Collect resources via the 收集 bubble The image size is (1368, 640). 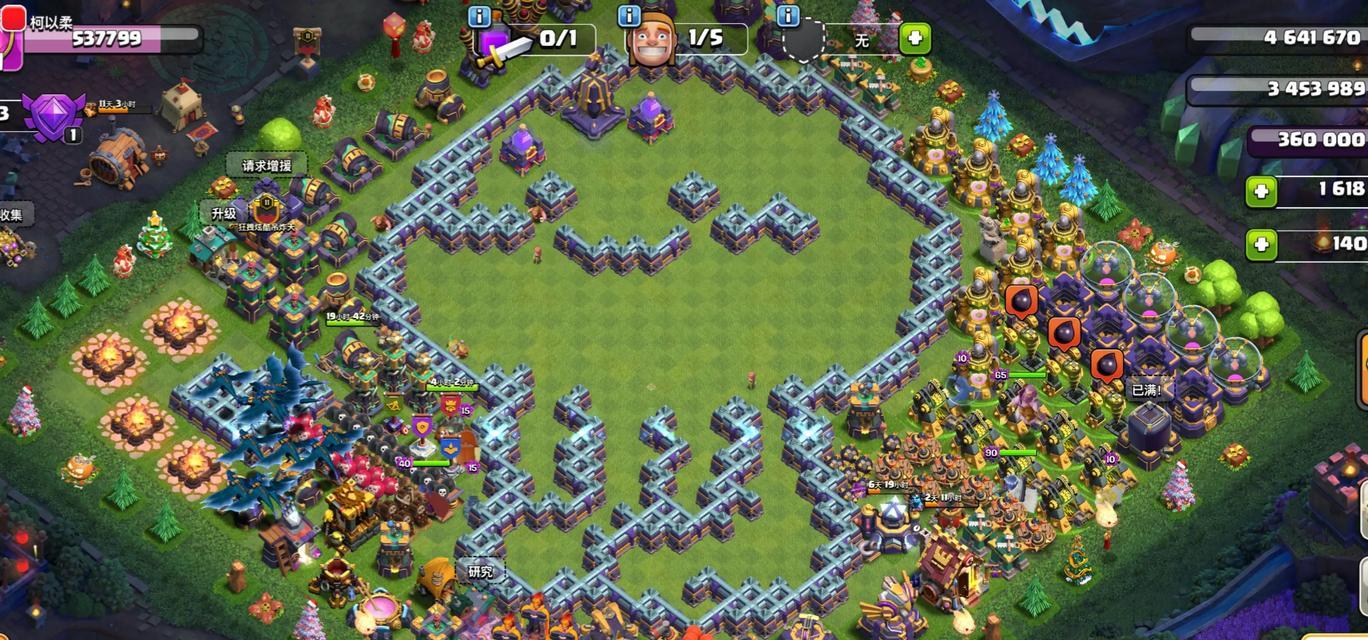click(11, 214)
